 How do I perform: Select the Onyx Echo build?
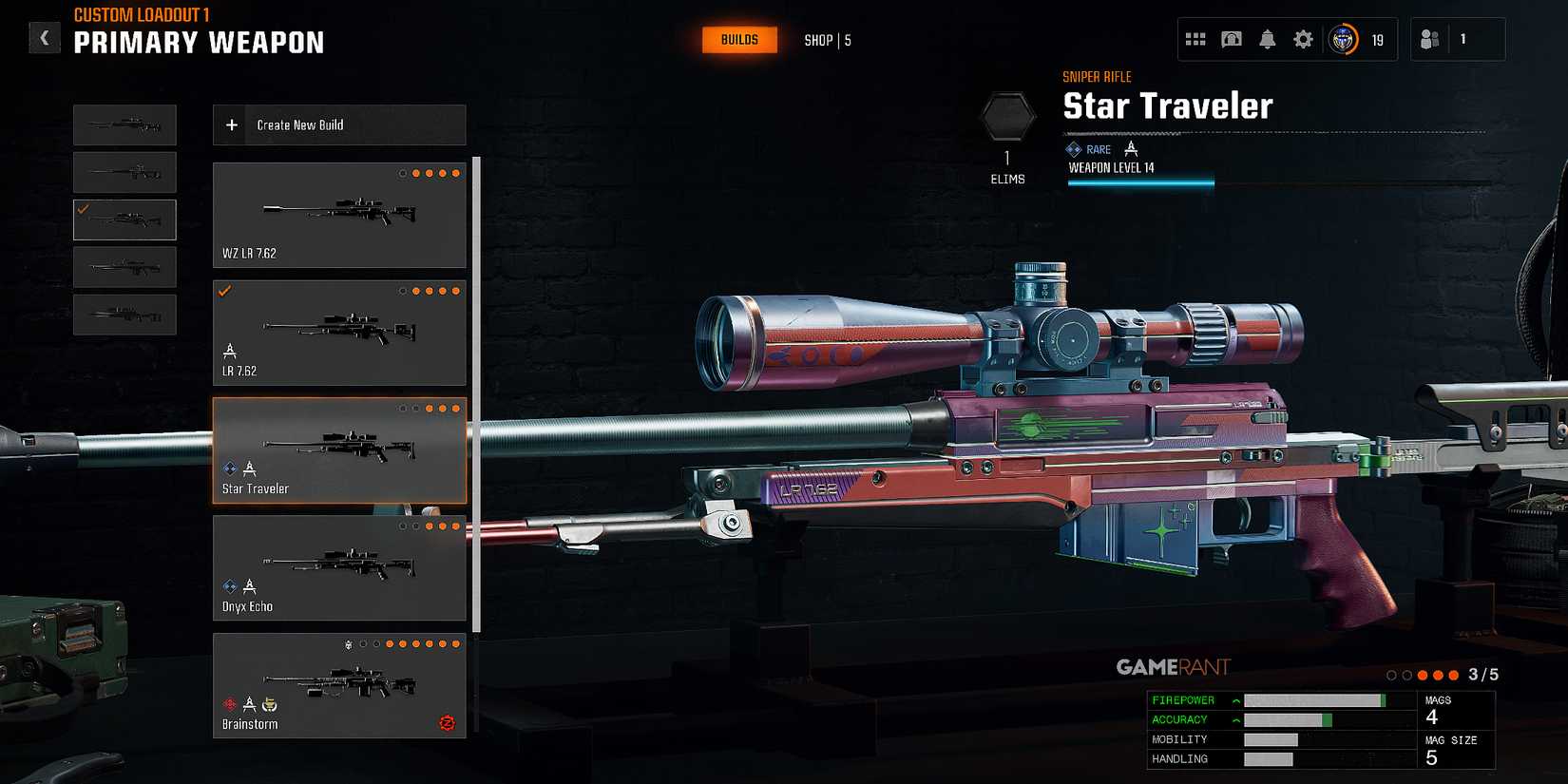[339, 567]
